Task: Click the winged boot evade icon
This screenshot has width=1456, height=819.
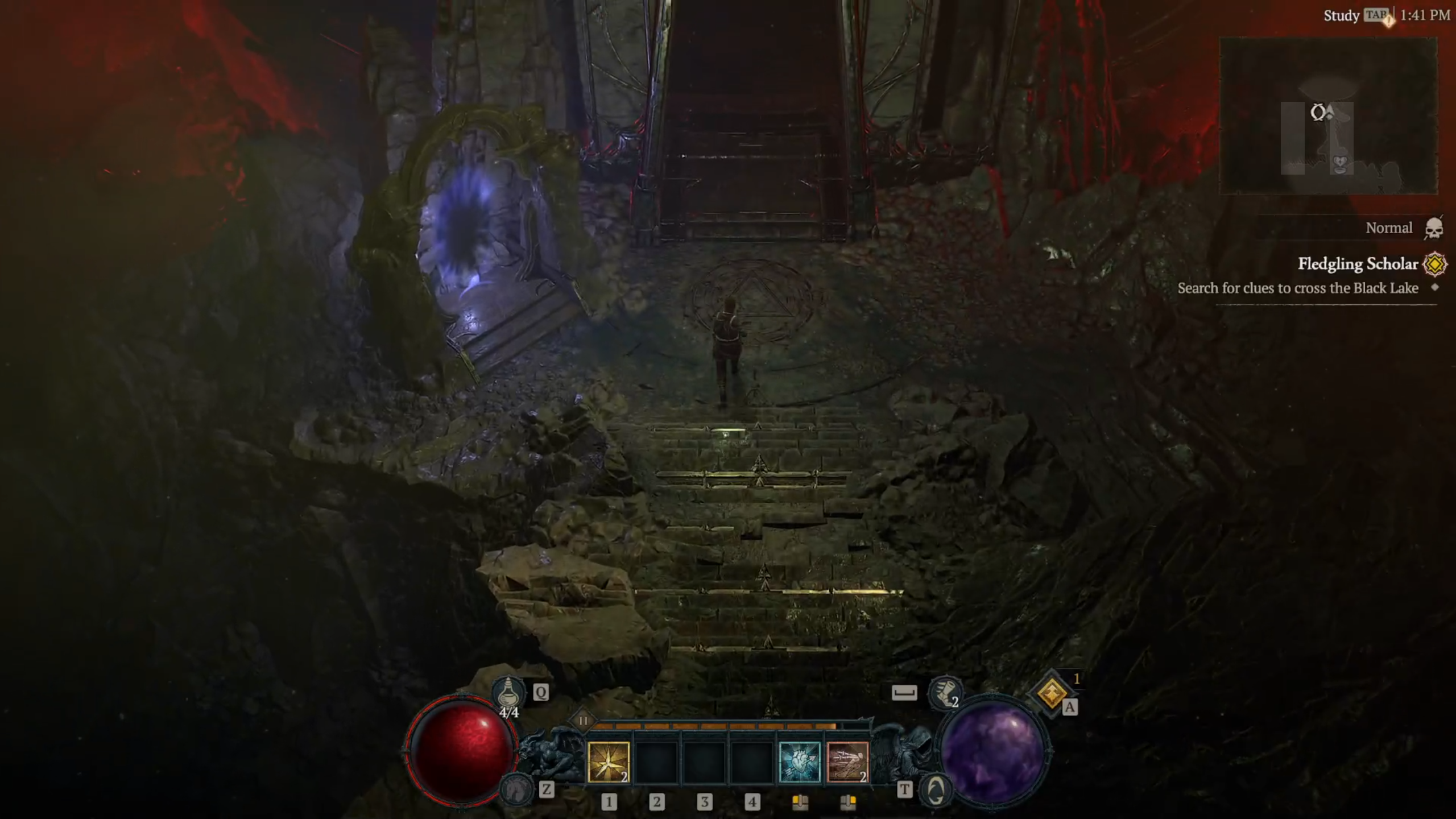Action: pos(945,692)
